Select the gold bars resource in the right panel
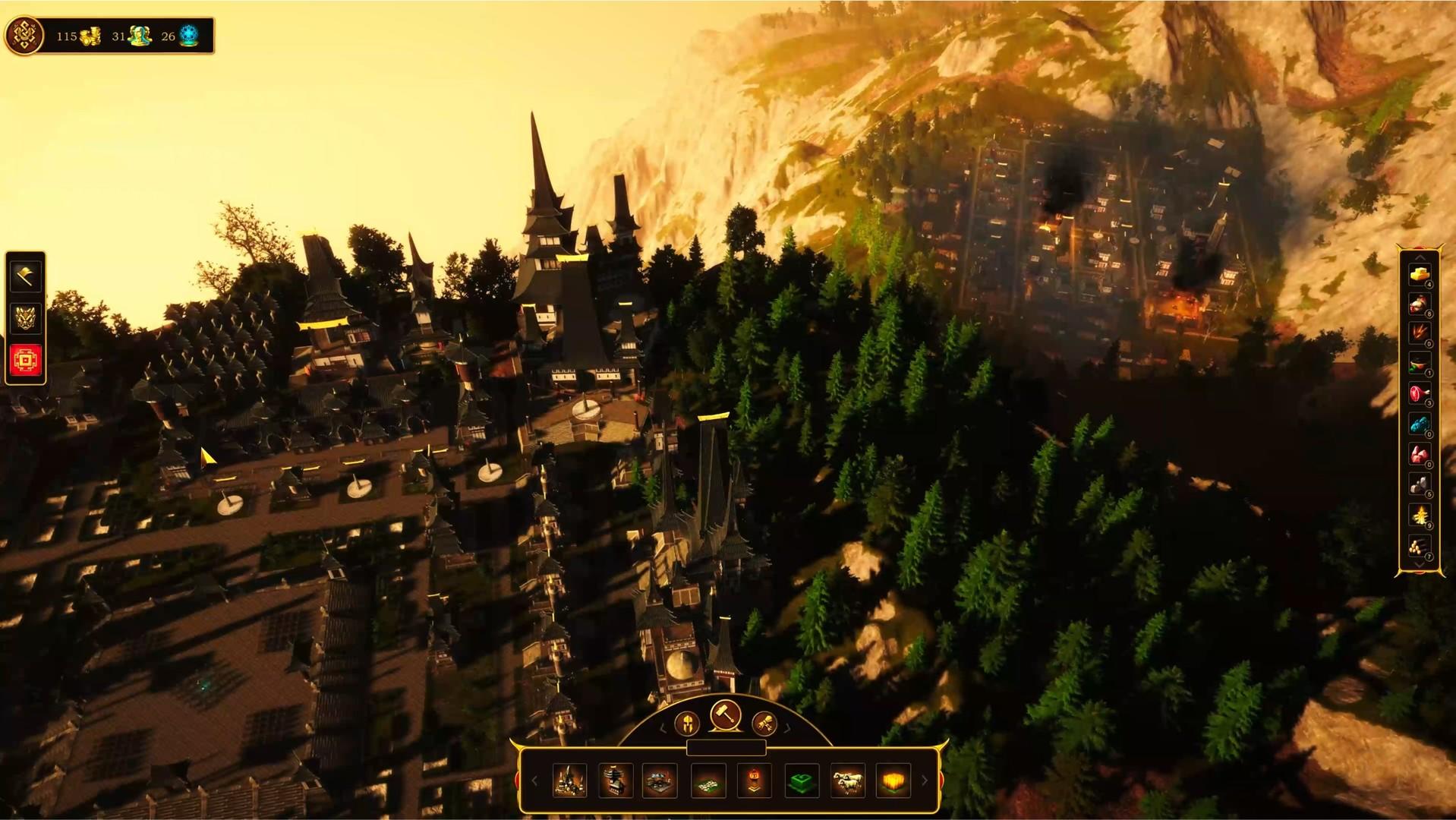Image resolution: width=1456 pixels, height=820 pixels. tap(1419, 276)
